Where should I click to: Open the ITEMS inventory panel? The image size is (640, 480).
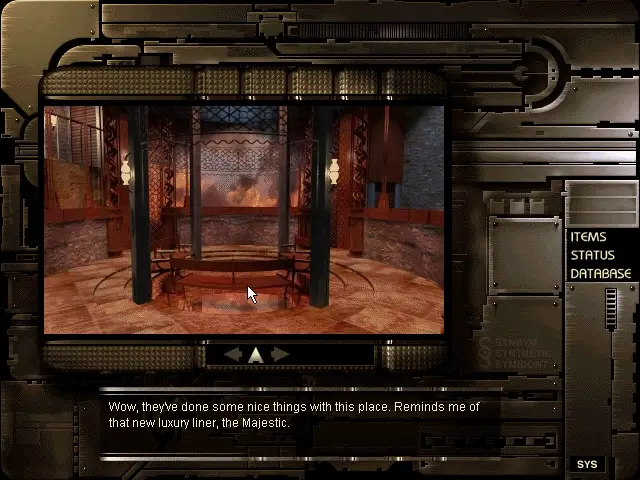[588, 237]
